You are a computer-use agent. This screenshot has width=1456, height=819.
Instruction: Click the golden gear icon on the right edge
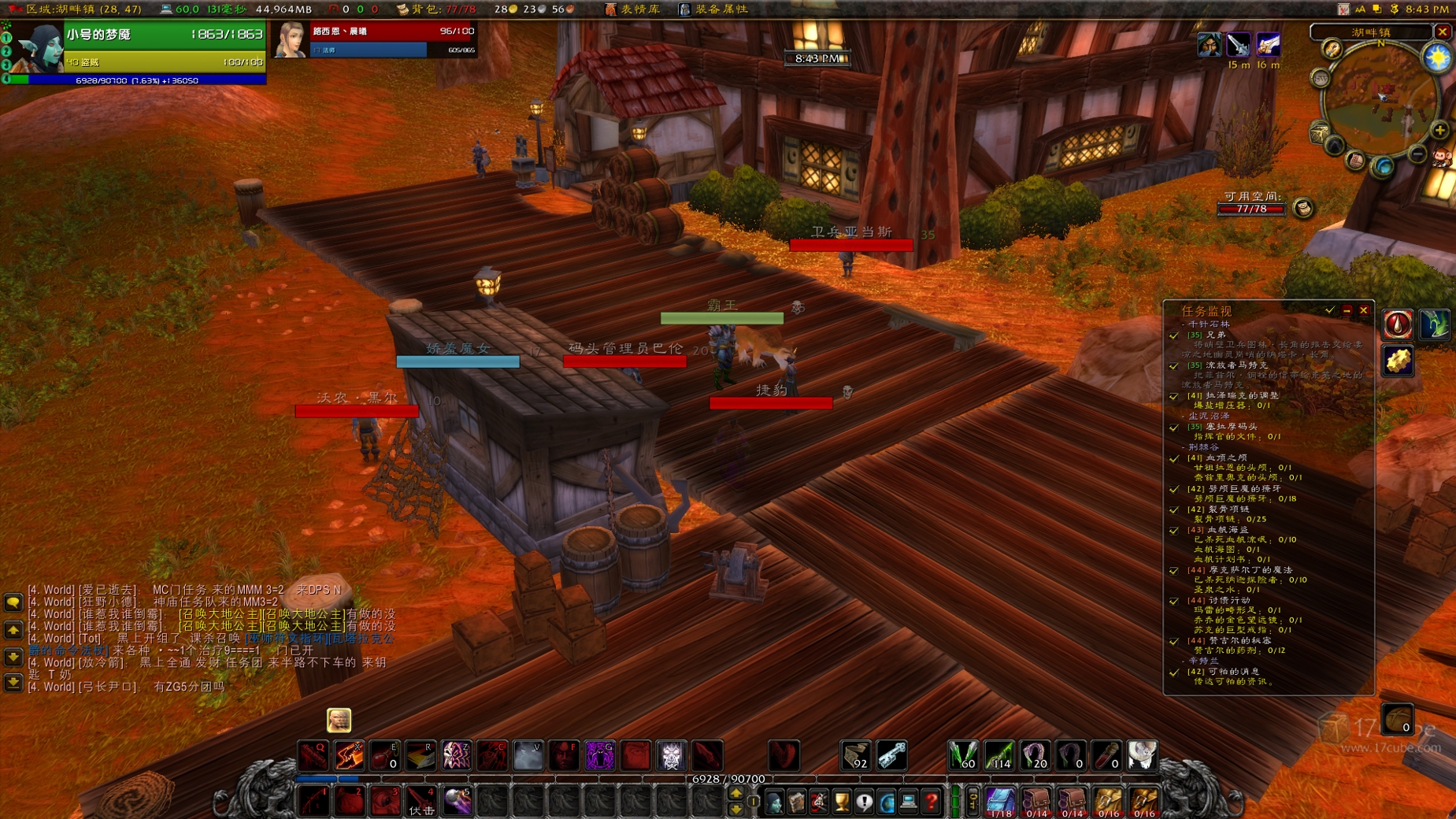[1399, 361]
